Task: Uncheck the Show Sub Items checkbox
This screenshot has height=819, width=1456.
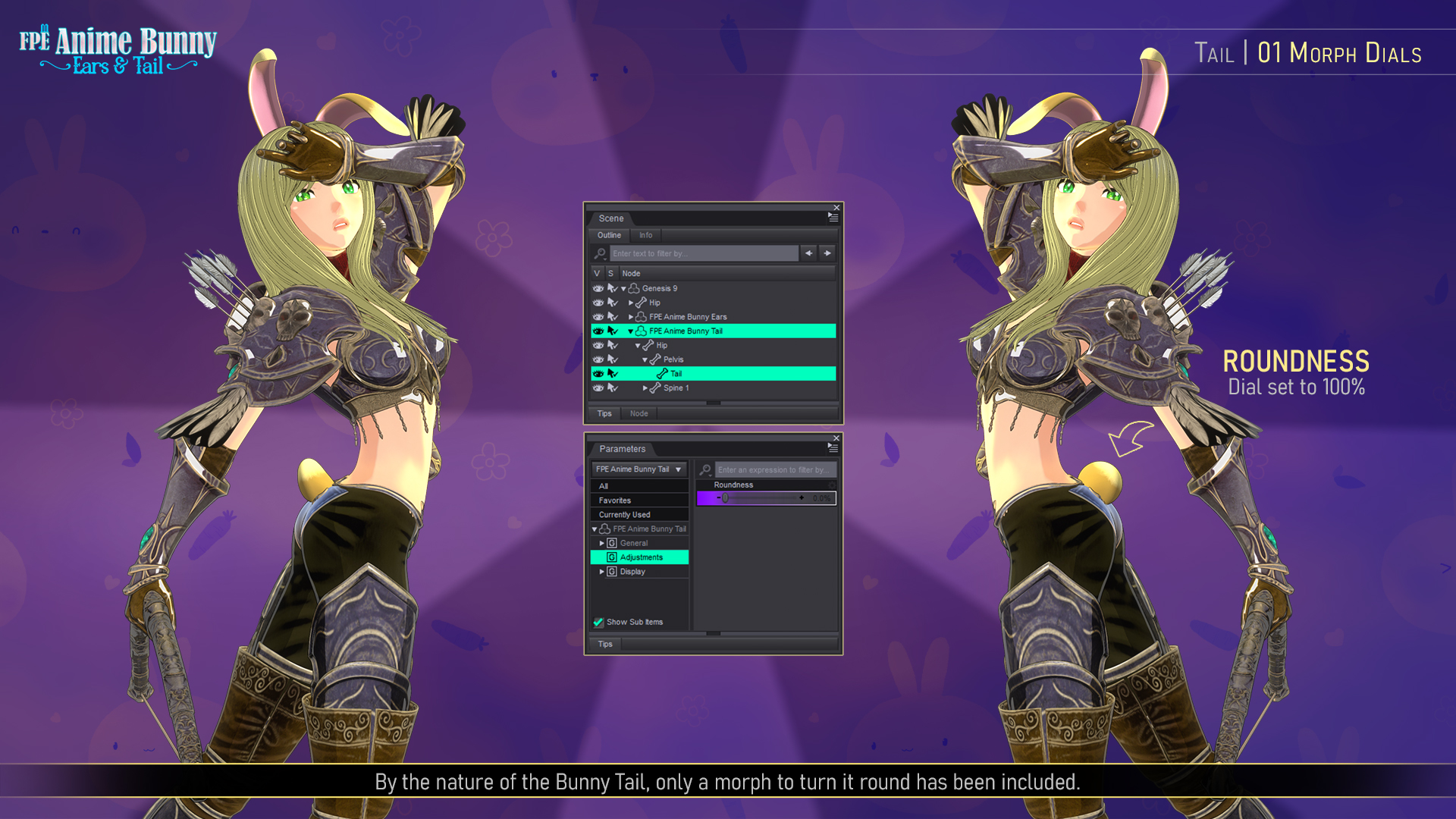Action: point(598,622)
